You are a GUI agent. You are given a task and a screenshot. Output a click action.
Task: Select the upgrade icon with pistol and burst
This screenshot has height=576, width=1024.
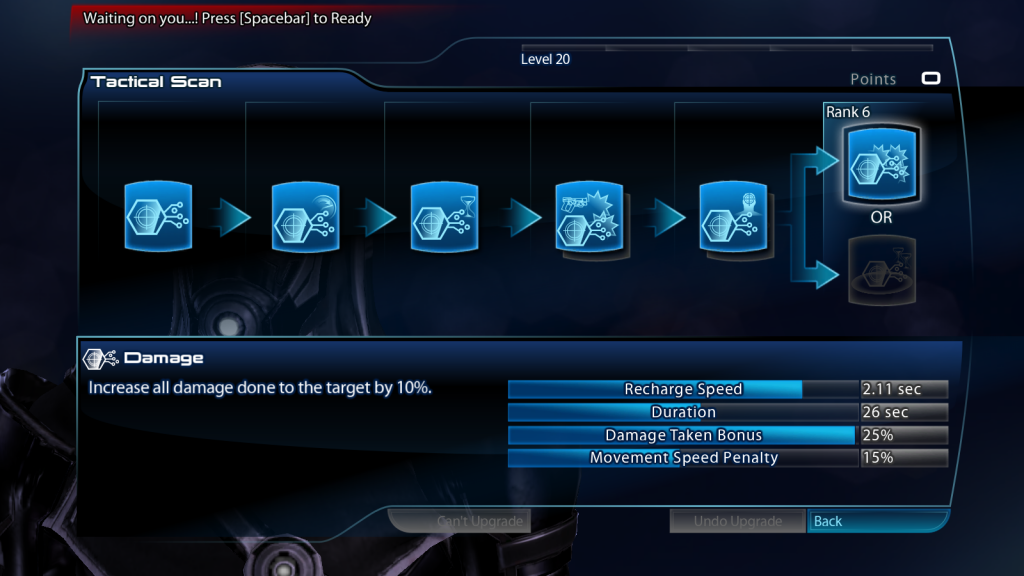click(x=590, y=216)
